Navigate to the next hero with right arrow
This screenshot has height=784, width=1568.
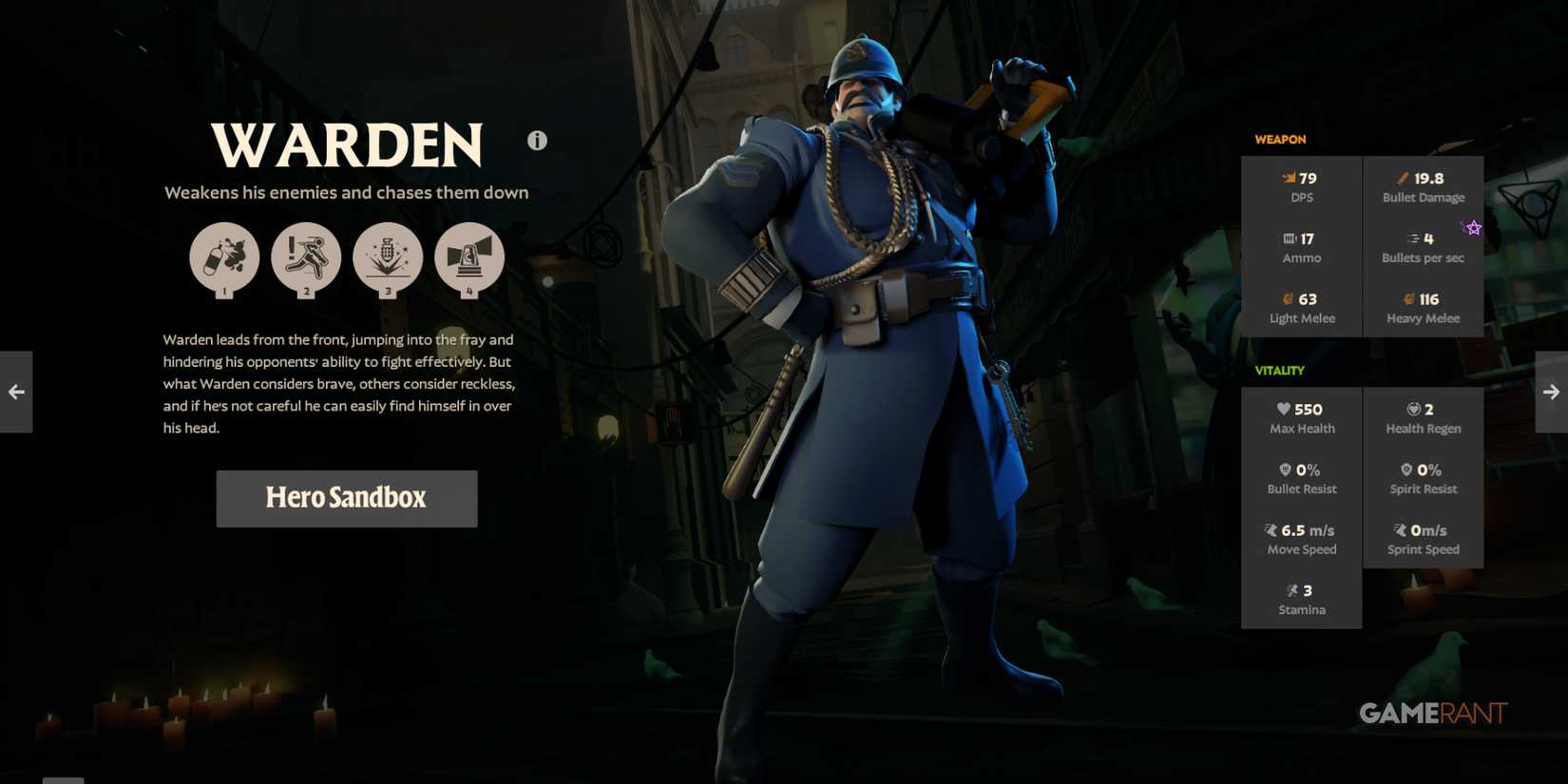(1551, 391)
